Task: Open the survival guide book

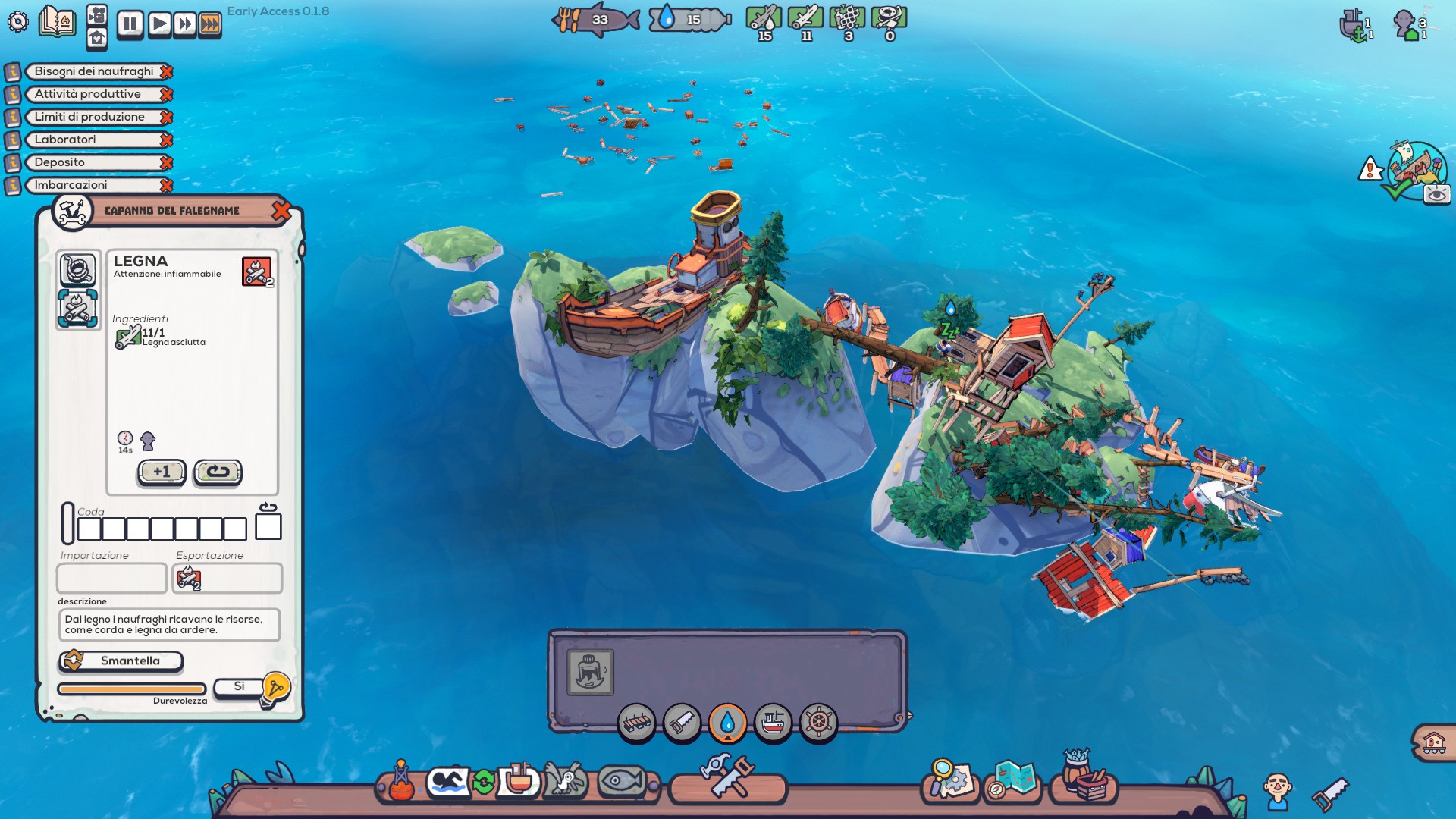Action: (x=58, y=21)
